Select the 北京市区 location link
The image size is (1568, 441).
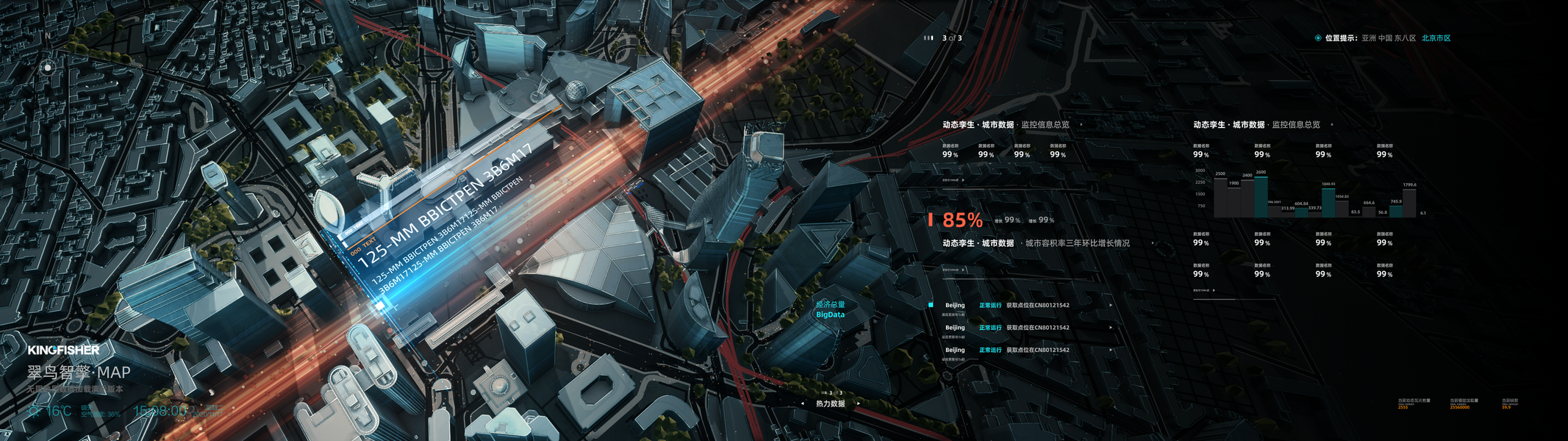click(1436, 38)
